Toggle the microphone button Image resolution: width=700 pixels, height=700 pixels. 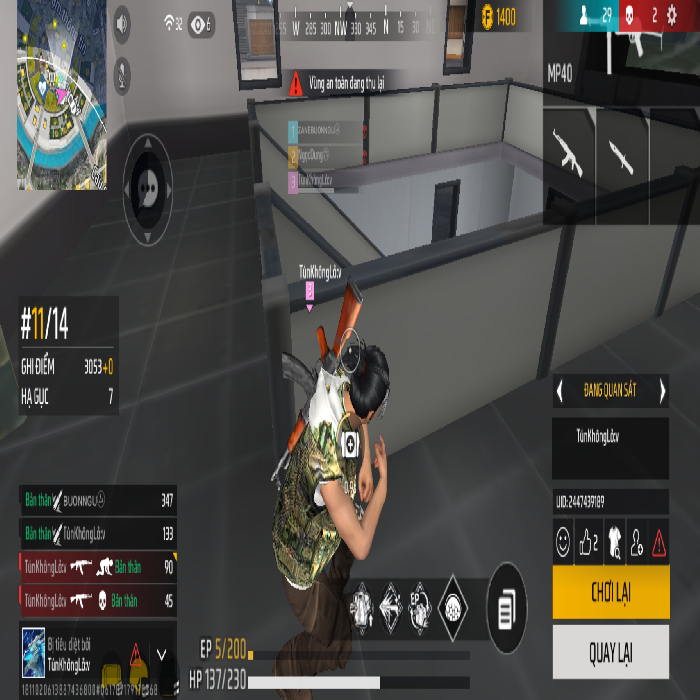point(122,70)
